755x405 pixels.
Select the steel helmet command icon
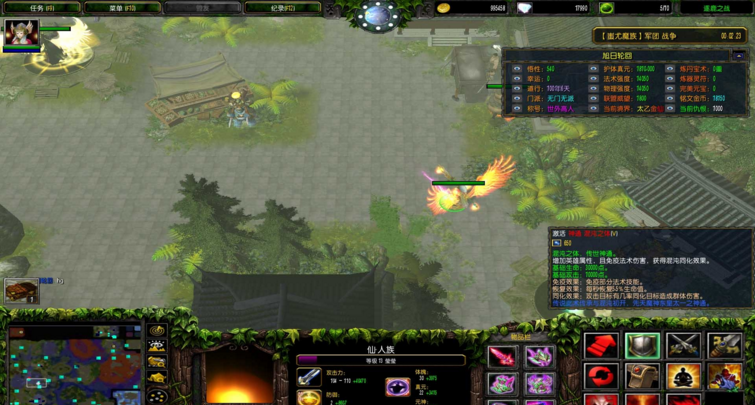click(x=643, y=346)
